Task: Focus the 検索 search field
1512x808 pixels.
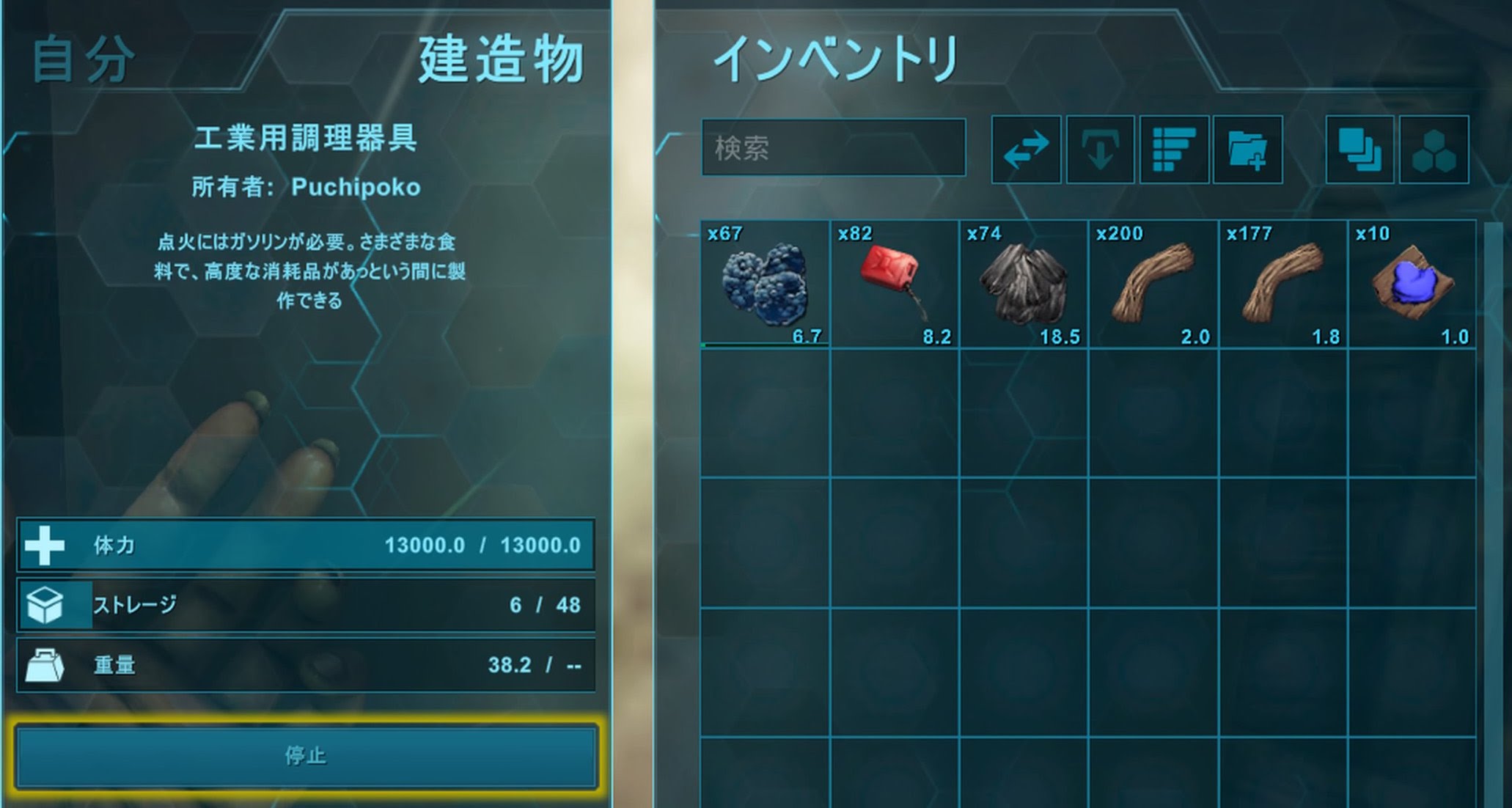Action: tap(833, 148)
